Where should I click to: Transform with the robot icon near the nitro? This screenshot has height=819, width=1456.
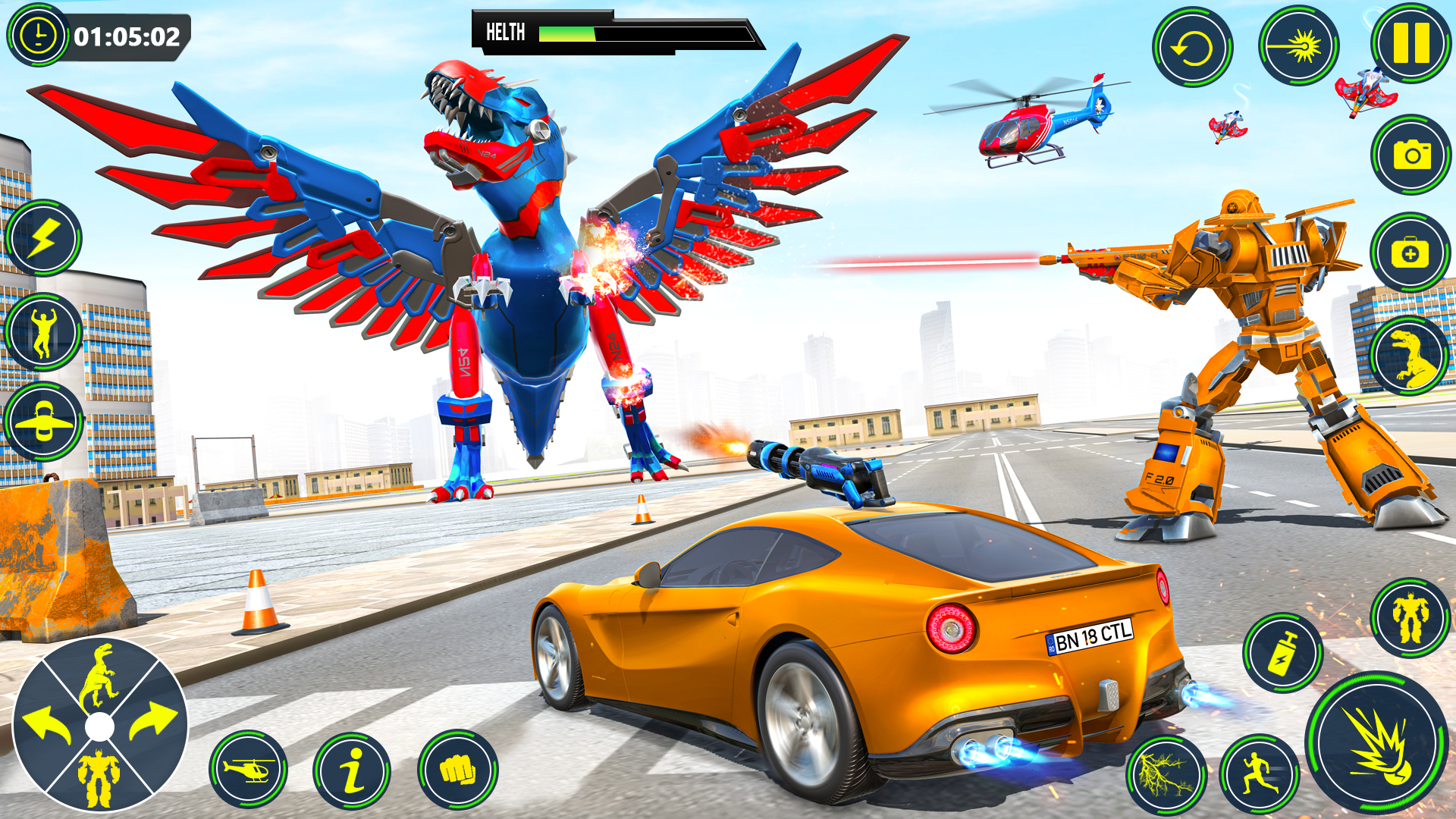coord(1410,618)
